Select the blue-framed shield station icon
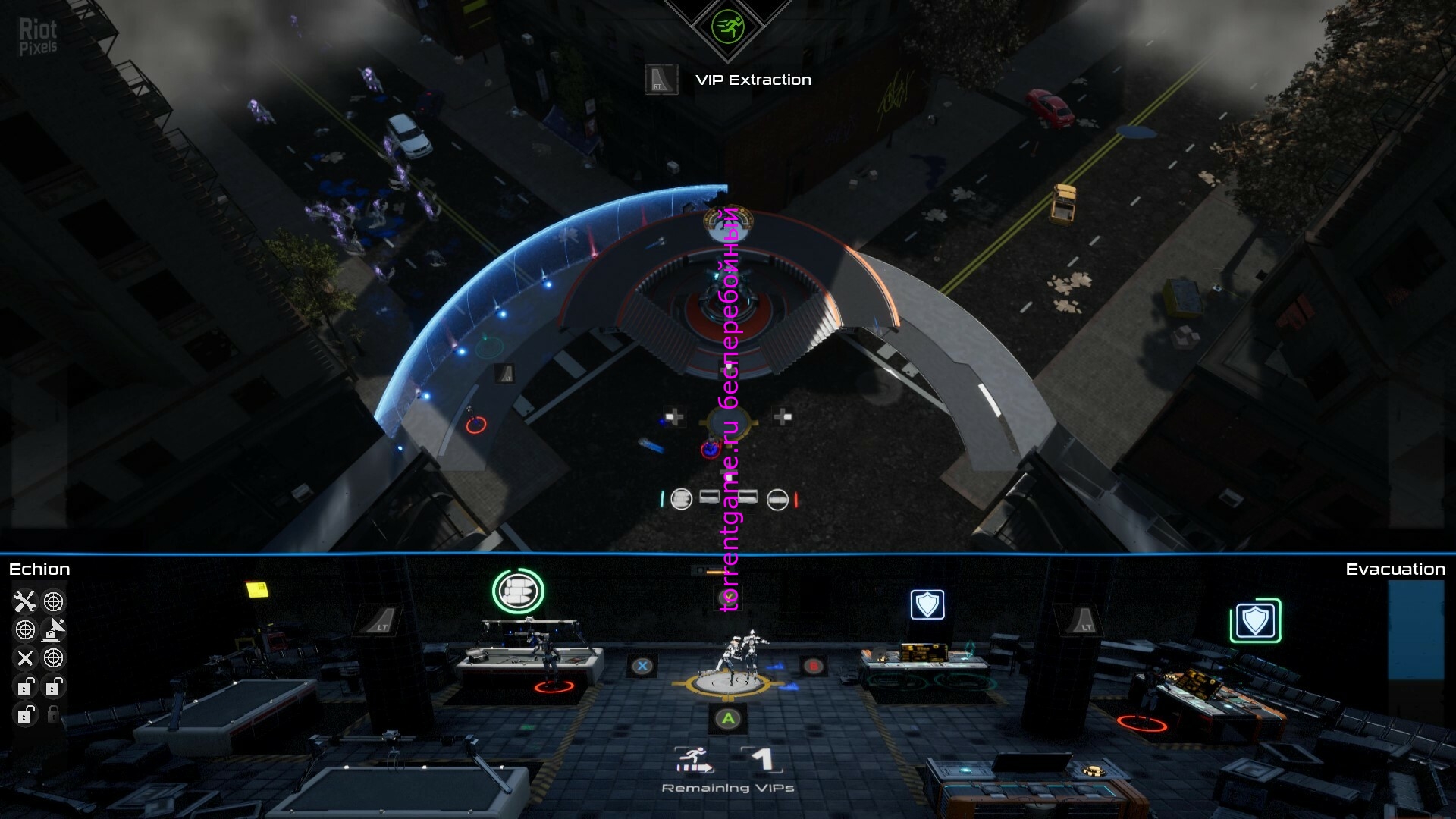Viewport: 1456px width, 819px height. (x=927, y=605)
